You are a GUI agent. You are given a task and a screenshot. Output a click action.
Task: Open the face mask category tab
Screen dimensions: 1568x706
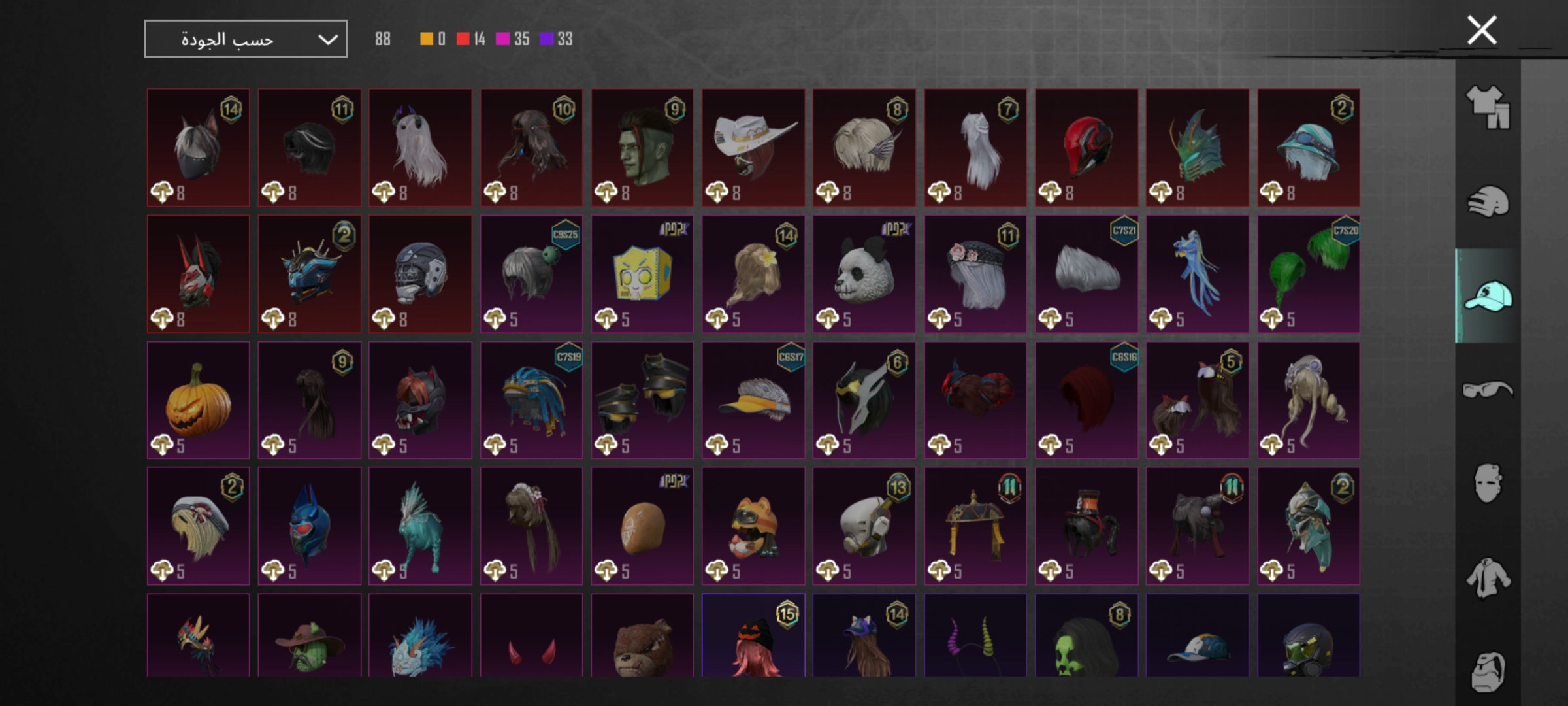coord(1488,484)
